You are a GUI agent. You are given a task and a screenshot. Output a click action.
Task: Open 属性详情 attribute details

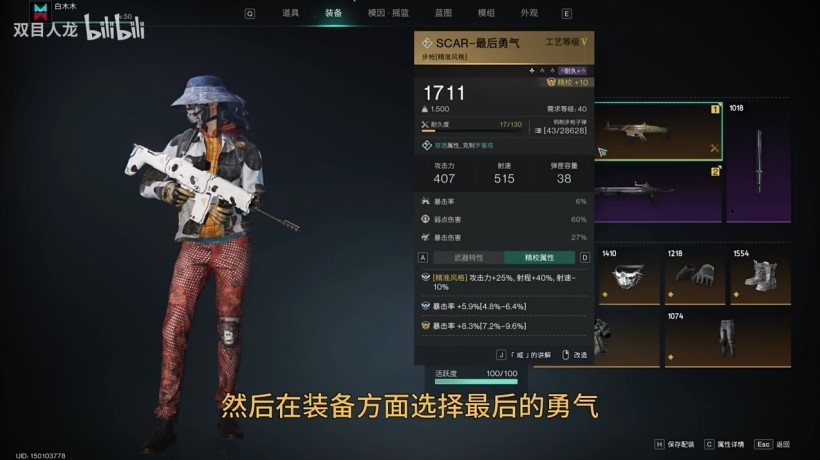731,444
